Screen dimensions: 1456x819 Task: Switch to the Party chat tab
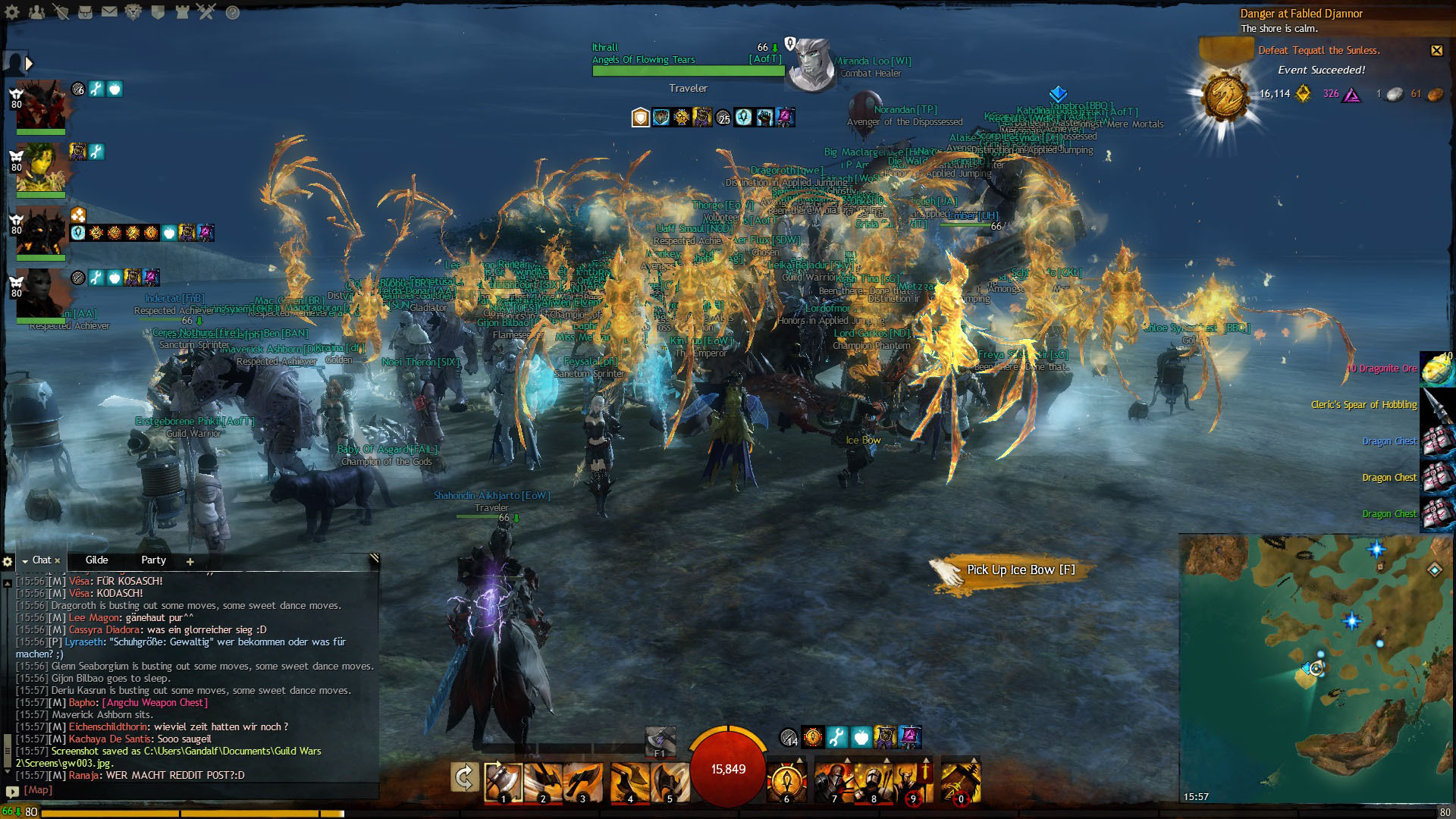[x=153, y=560]
